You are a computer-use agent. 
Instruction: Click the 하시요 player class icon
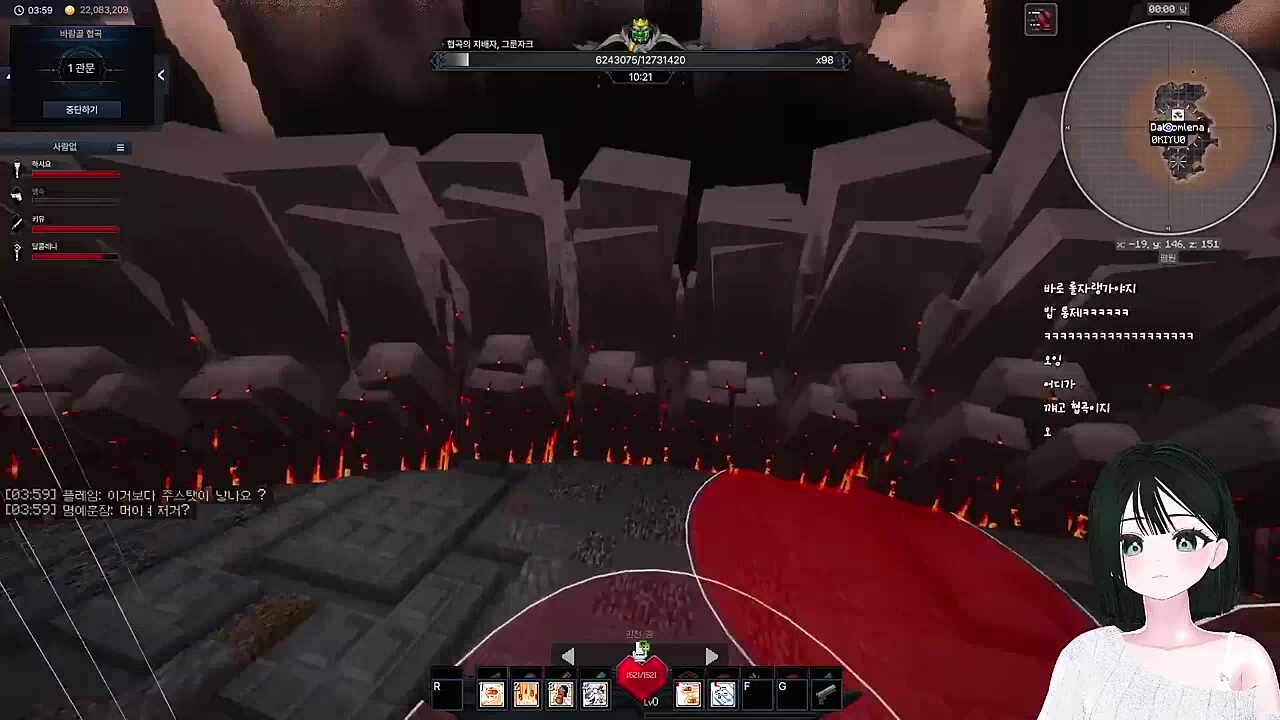(16, 169)
